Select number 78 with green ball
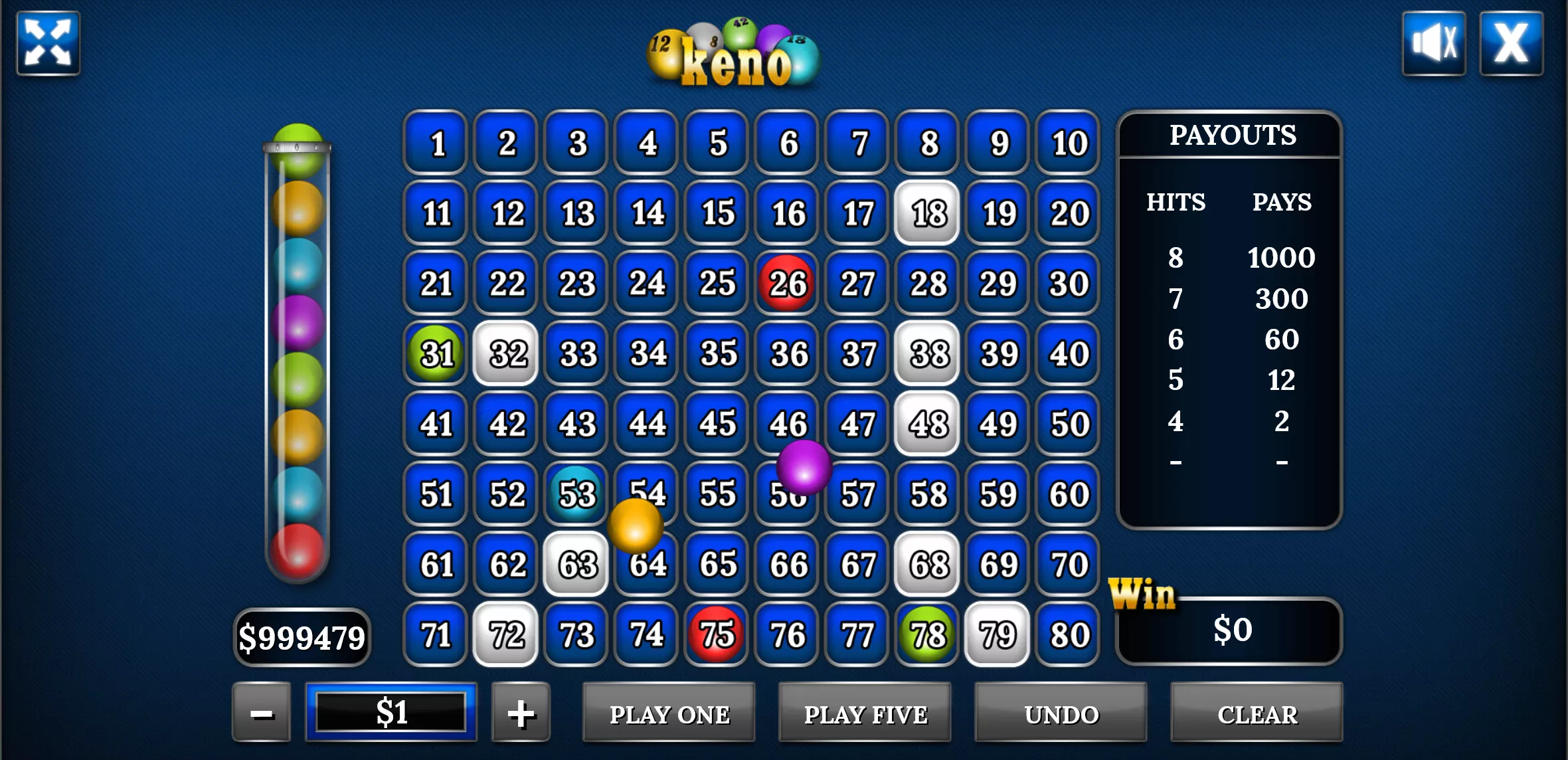 pos(926,634)
